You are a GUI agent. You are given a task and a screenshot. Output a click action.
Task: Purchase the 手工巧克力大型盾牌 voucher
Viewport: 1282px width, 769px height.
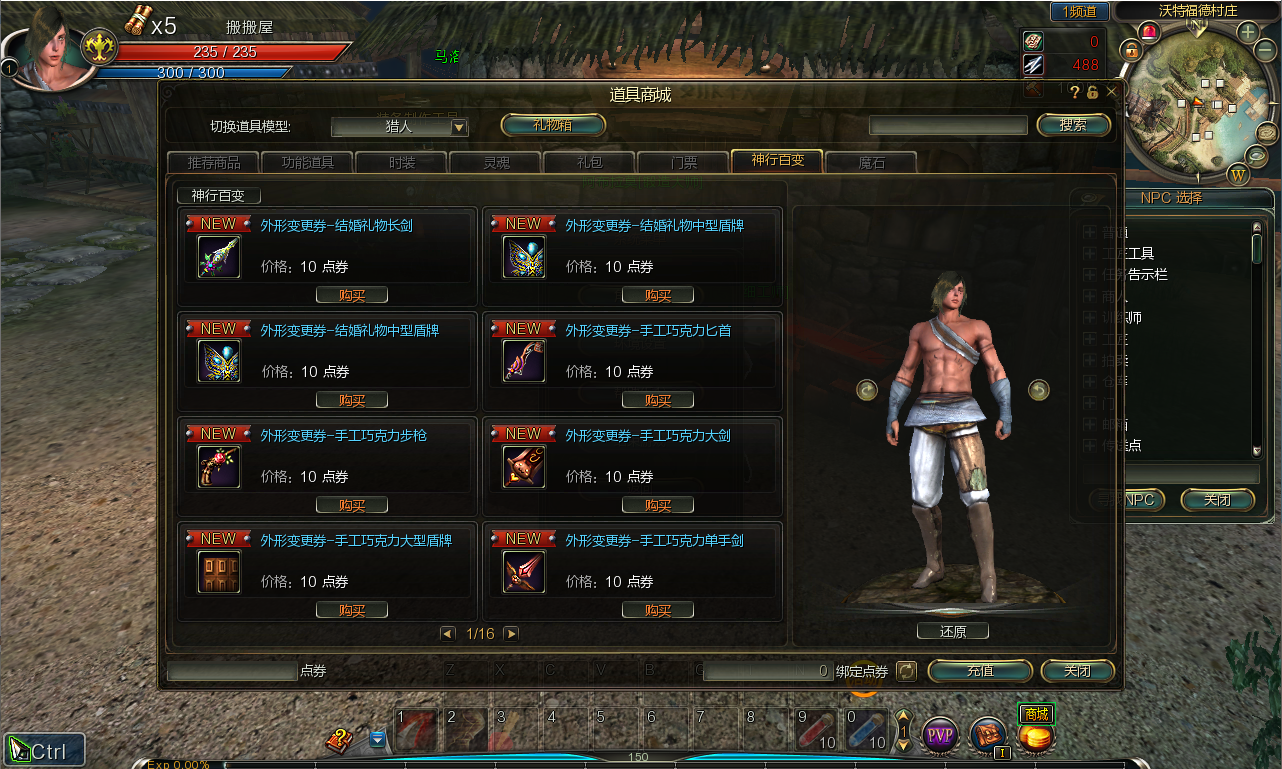click(352, 610)
